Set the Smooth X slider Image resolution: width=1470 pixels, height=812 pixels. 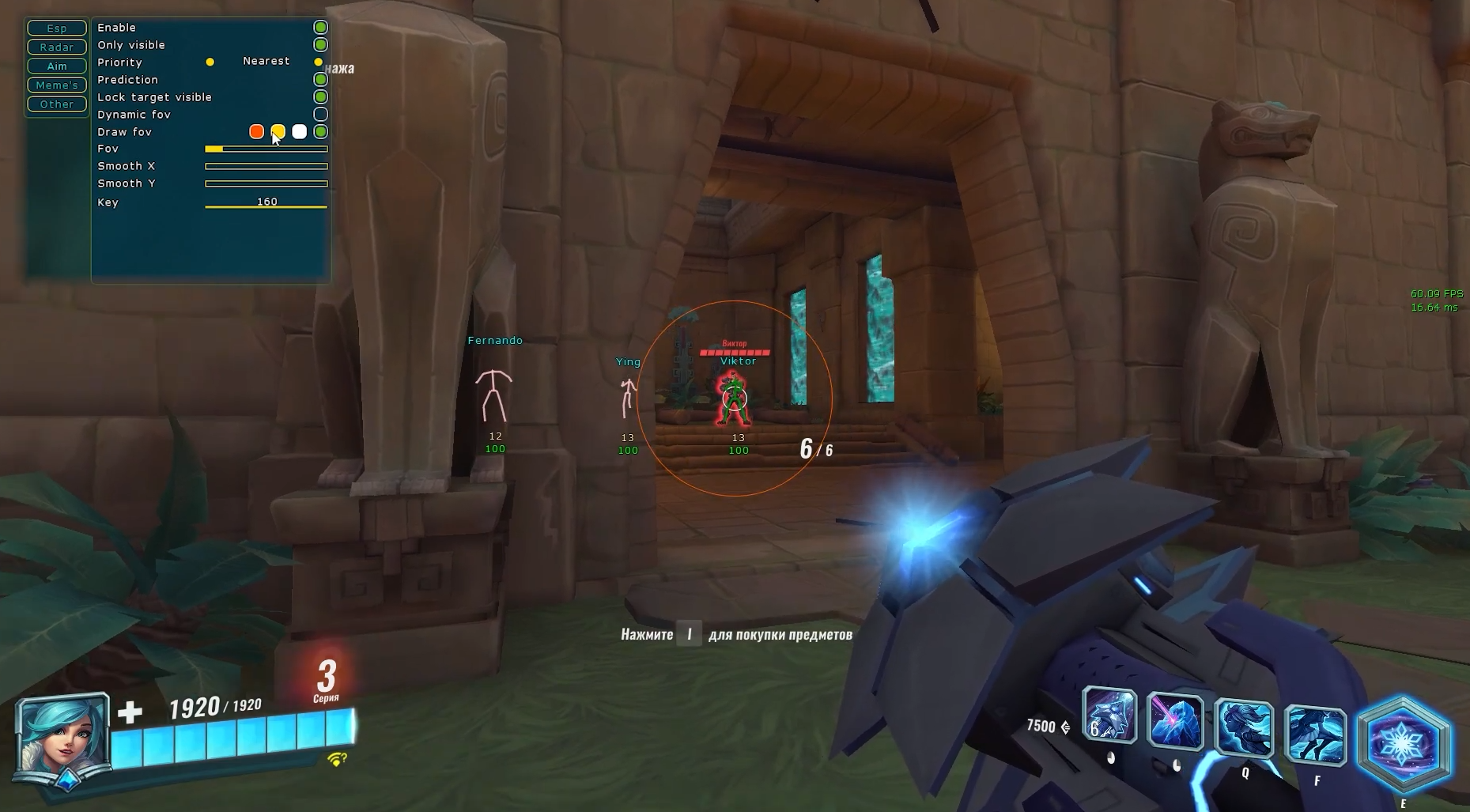tap(266, 166)
